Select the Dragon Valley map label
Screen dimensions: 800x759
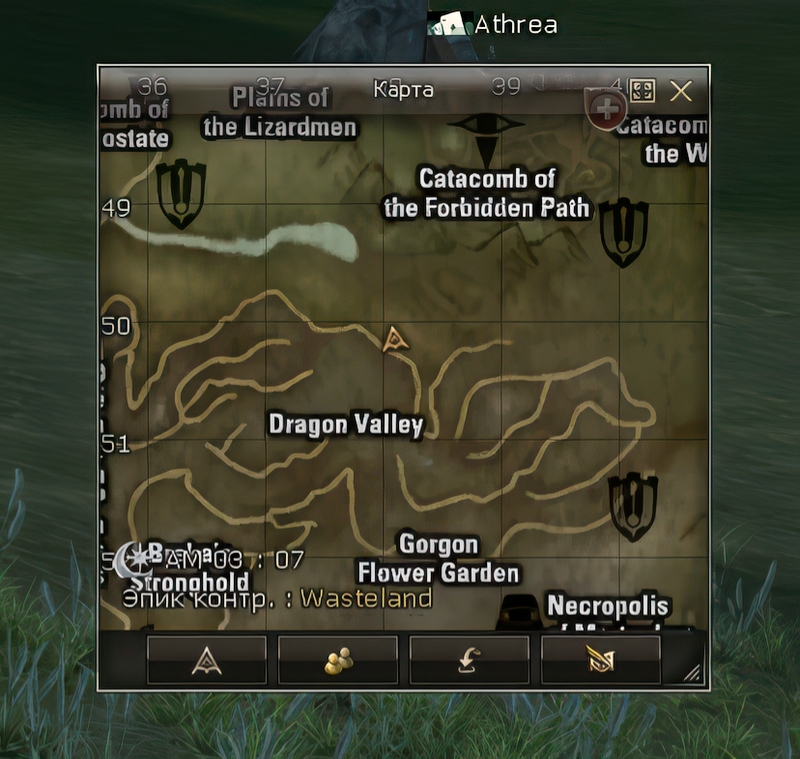pyautogui.click(x=346, y=425)
